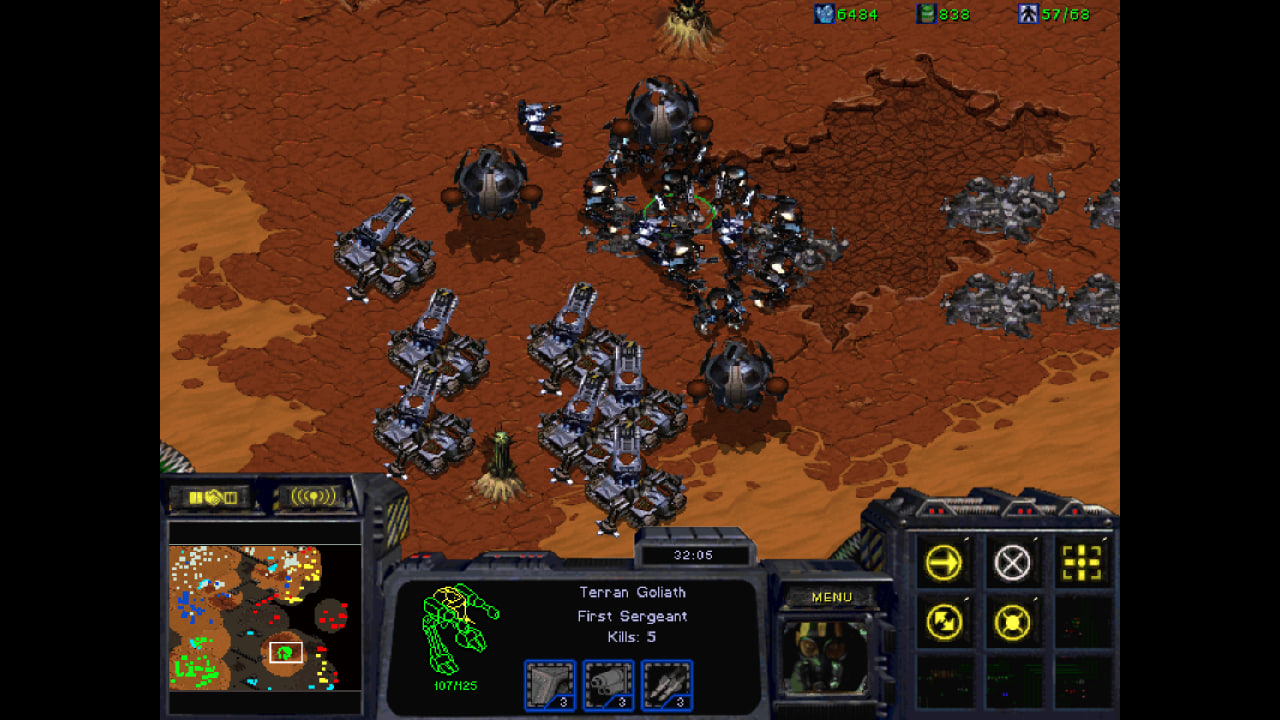Click the Hellfire missile pack icon
Image resolution: width=1280 pixels, height=720 pixels.
point(666,685)
